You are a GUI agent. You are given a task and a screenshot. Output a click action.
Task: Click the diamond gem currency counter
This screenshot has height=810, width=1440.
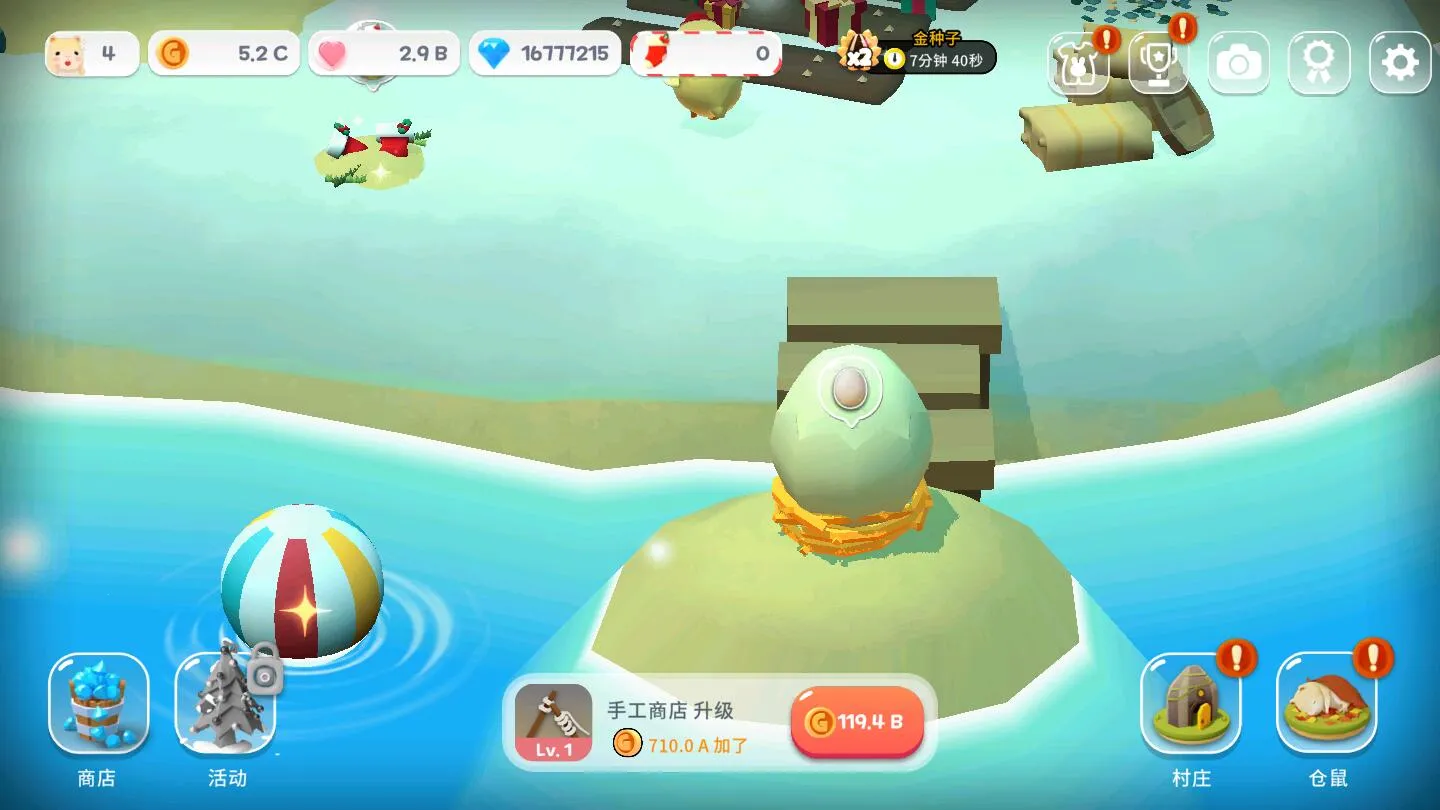pos(545,54)
